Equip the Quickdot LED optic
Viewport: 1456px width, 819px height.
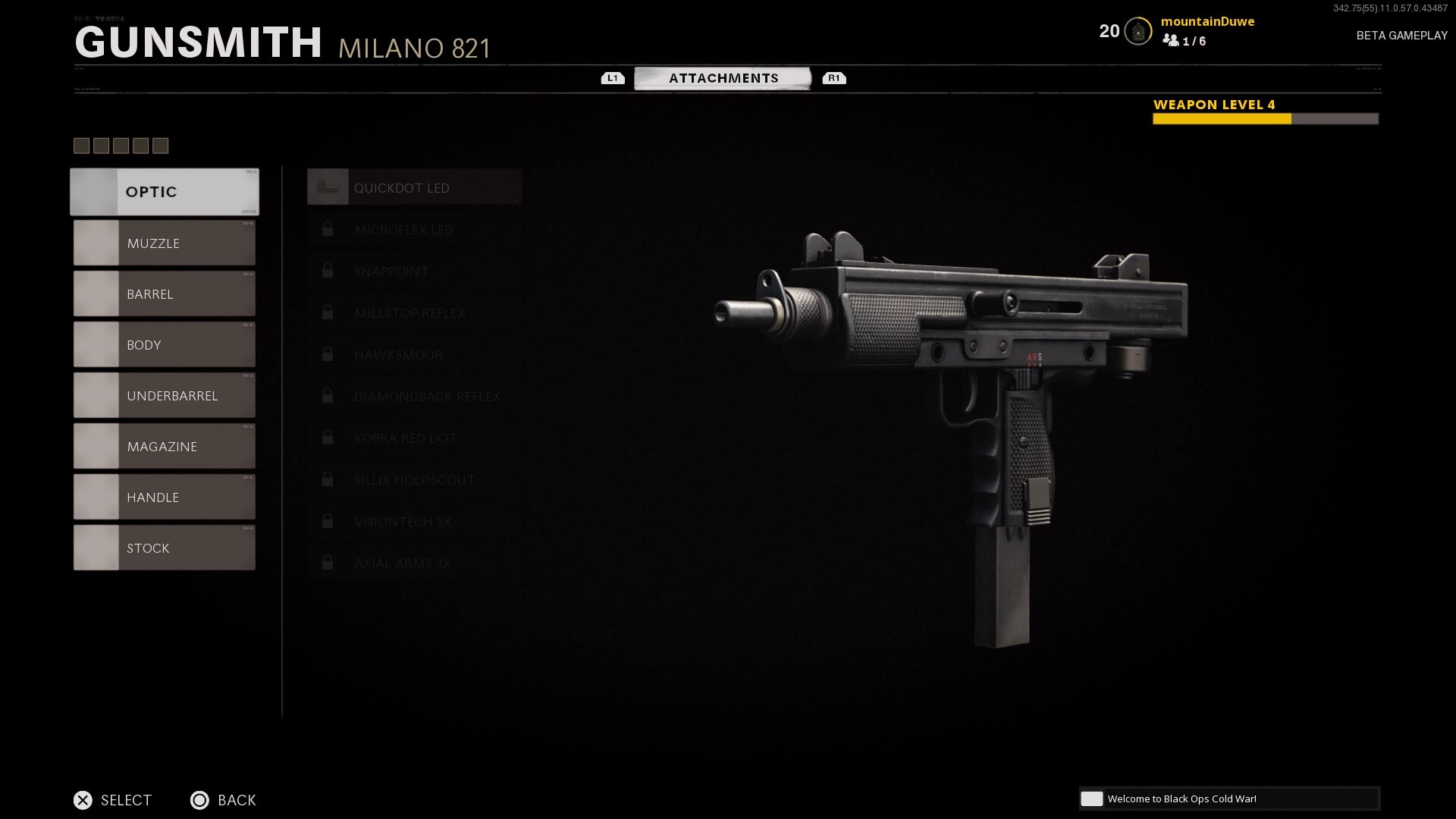[414, 188]
